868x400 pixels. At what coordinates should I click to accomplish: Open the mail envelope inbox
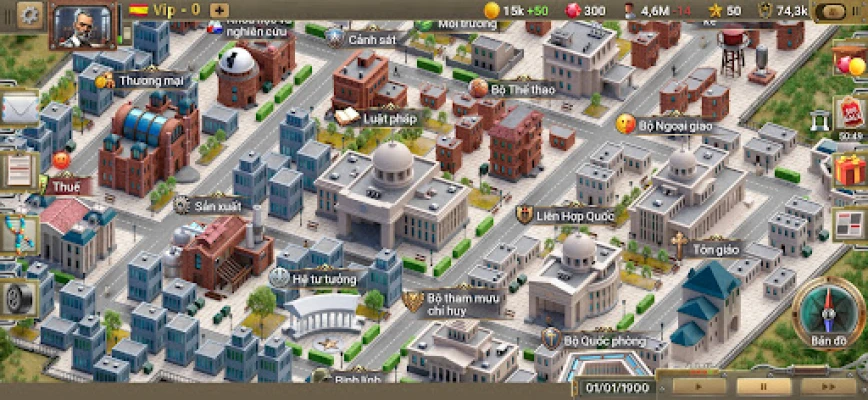[x=18, y=108]
